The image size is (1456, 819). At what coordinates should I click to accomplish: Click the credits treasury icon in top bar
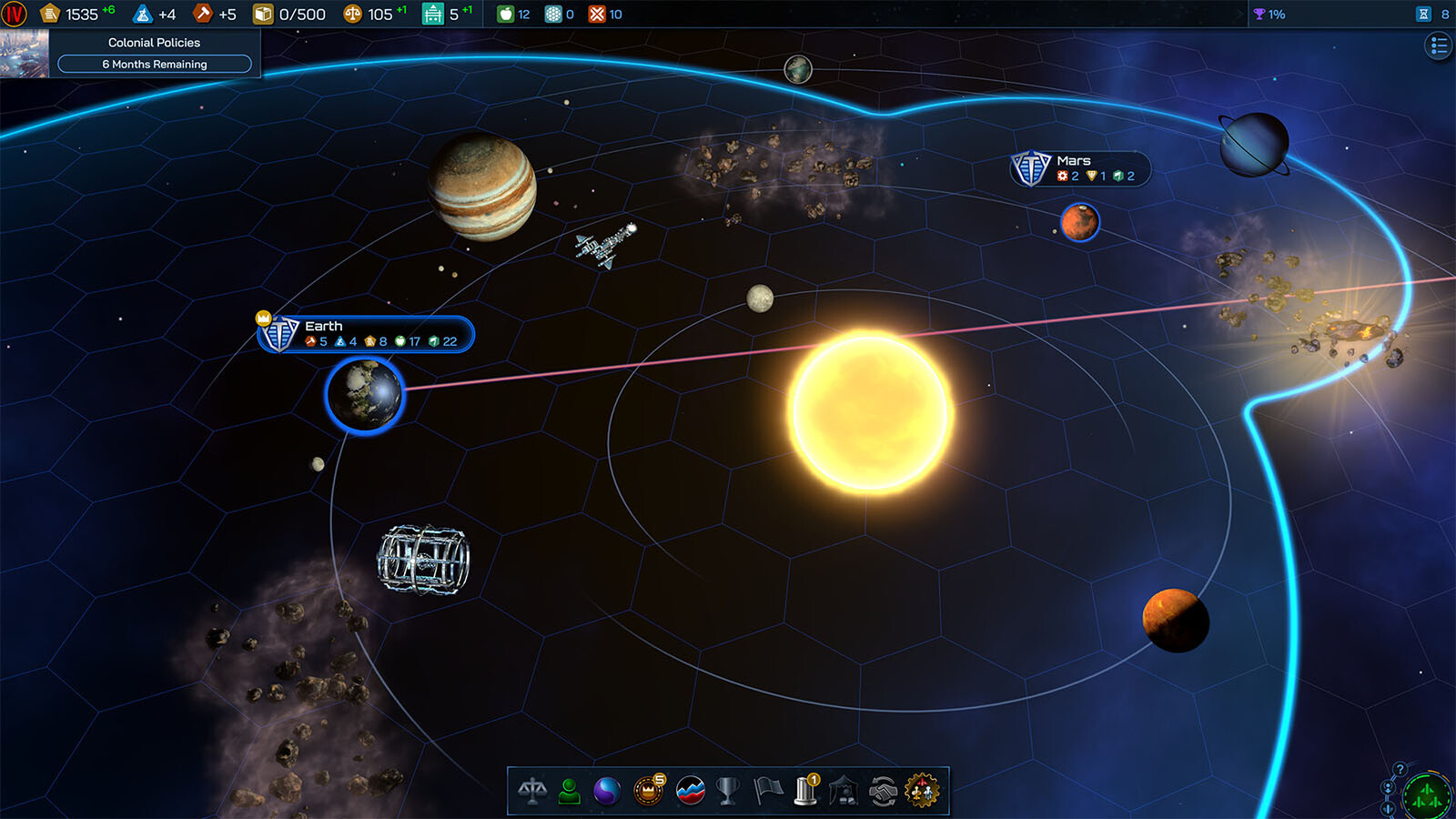coord(51,14)
